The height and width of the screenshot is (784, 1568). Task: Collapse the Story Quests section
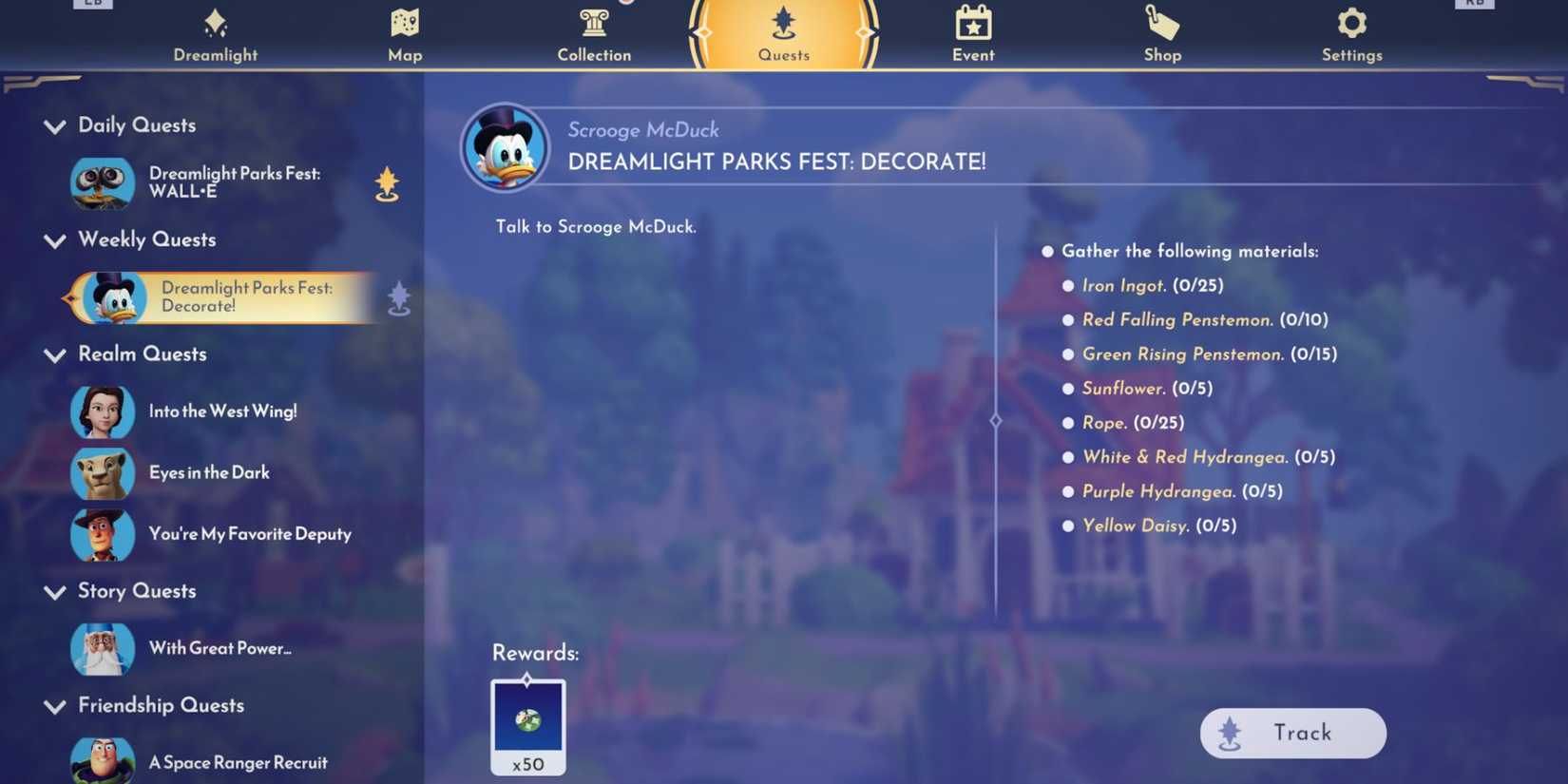[54, 592]
